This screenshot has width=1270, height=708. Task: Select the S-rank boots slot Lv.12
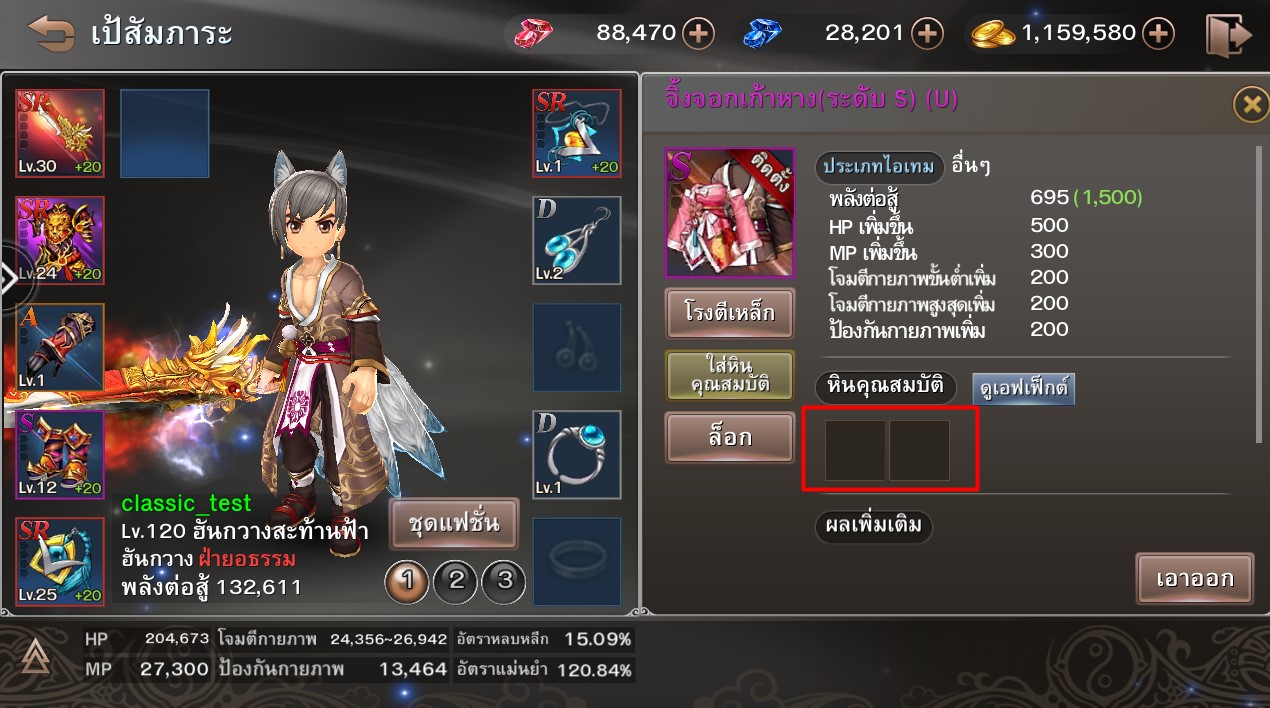[60, 454]
